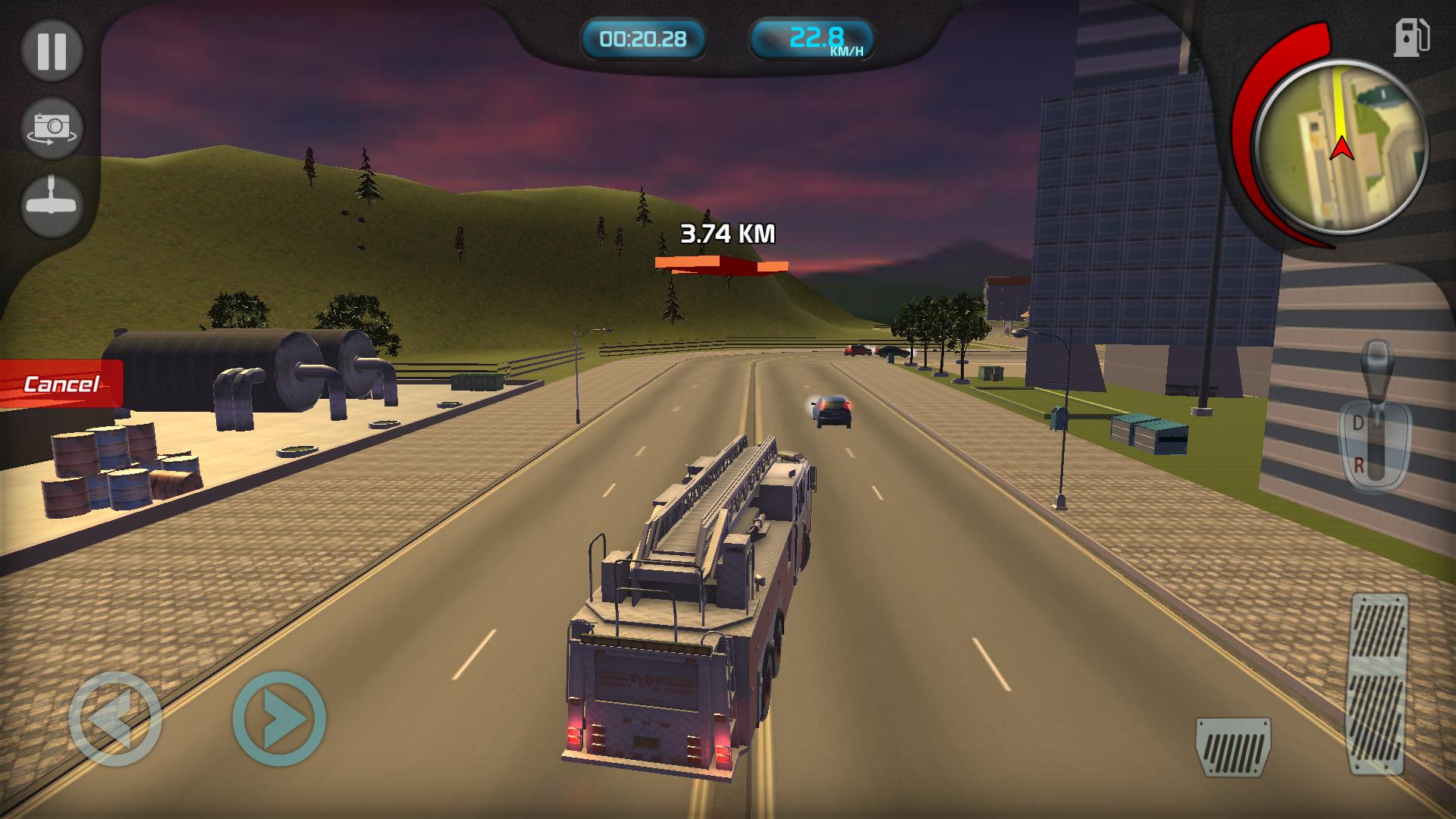Select Drive gear D
Image resolution: width=1456 pixels, height=819 pixels.
point(1357,421)
